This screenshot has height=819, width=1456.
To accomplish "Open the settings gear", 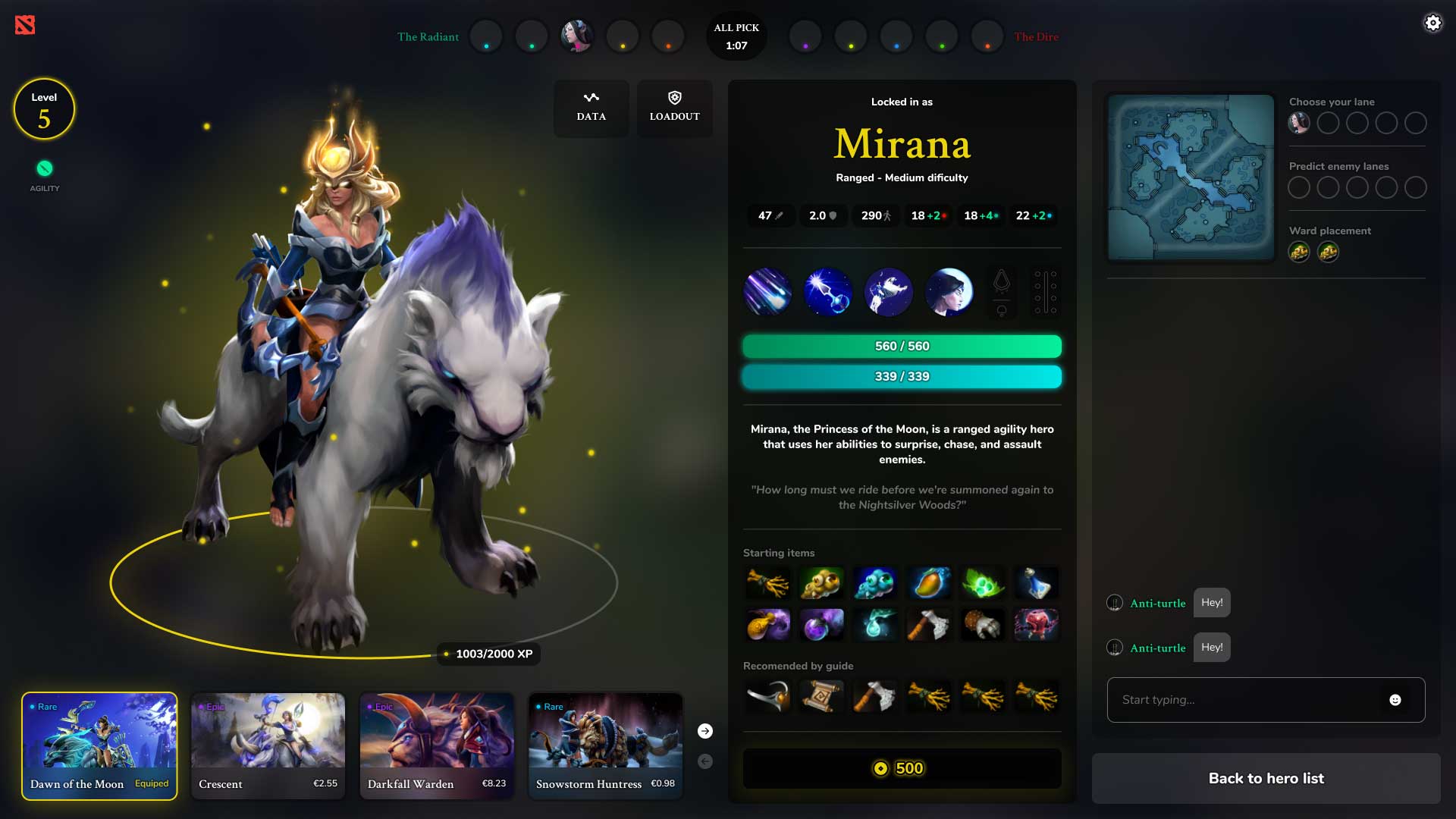I will click(x=1432, y=23).
